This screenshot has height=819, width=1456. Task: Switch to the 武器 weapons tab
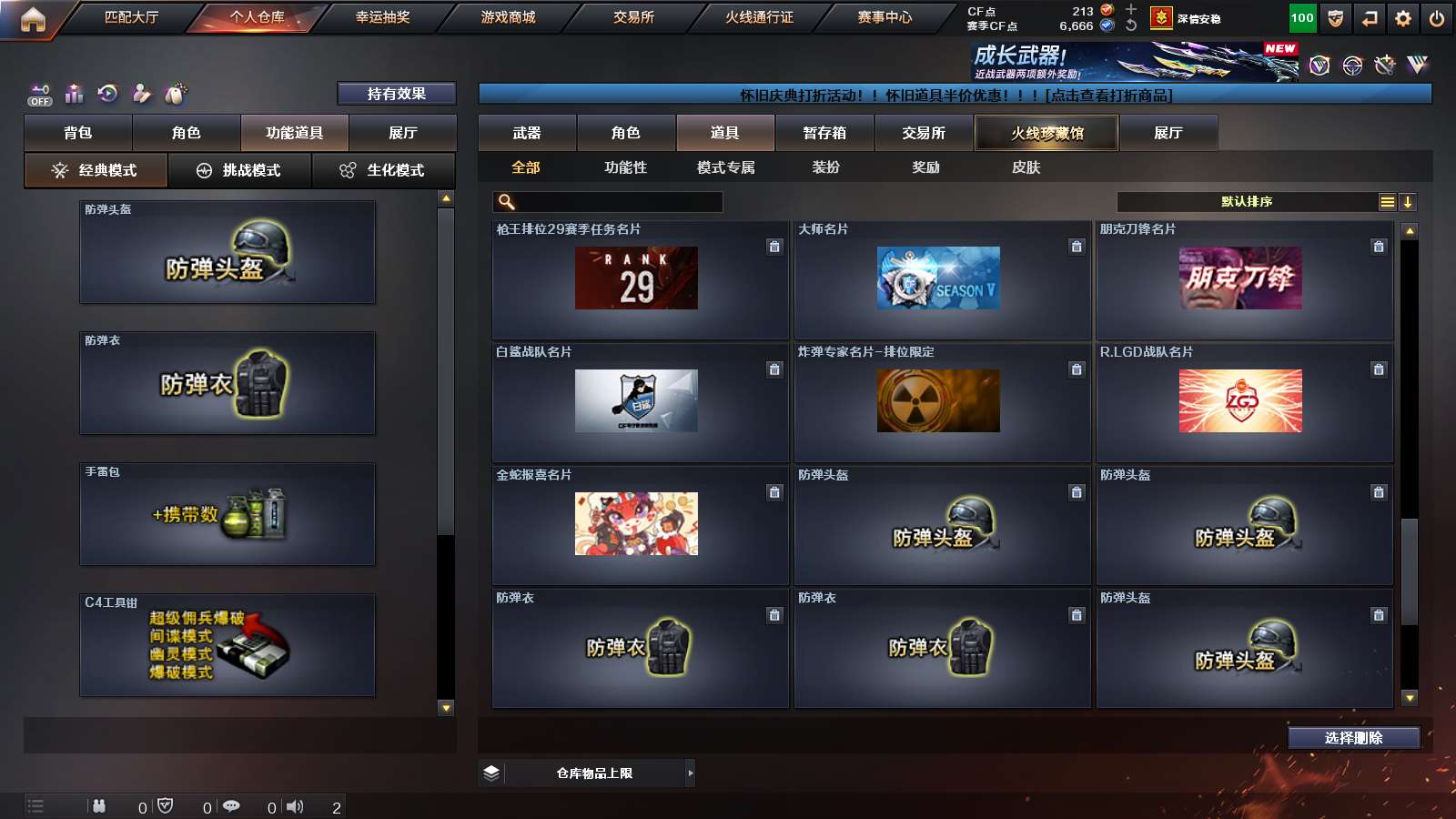click(527, 133)
